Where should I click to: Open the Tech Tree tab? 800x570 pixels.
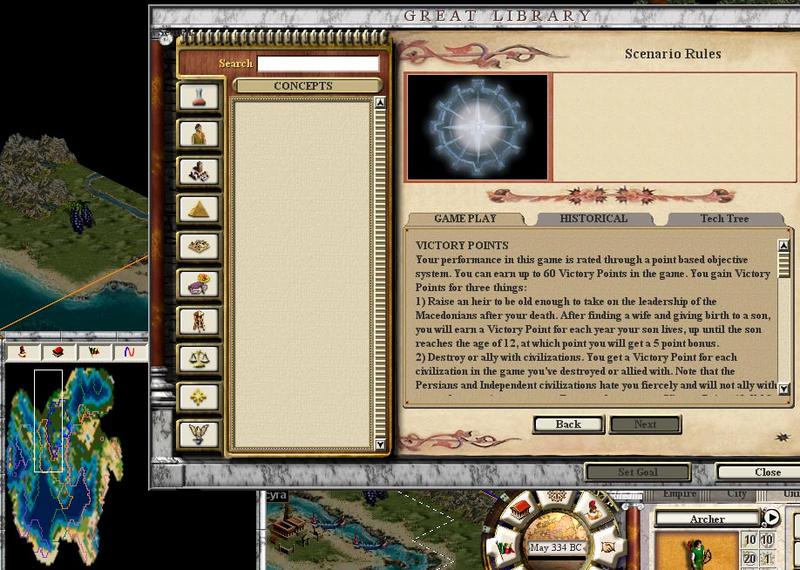pyautogui.click(x=724, y=219)
